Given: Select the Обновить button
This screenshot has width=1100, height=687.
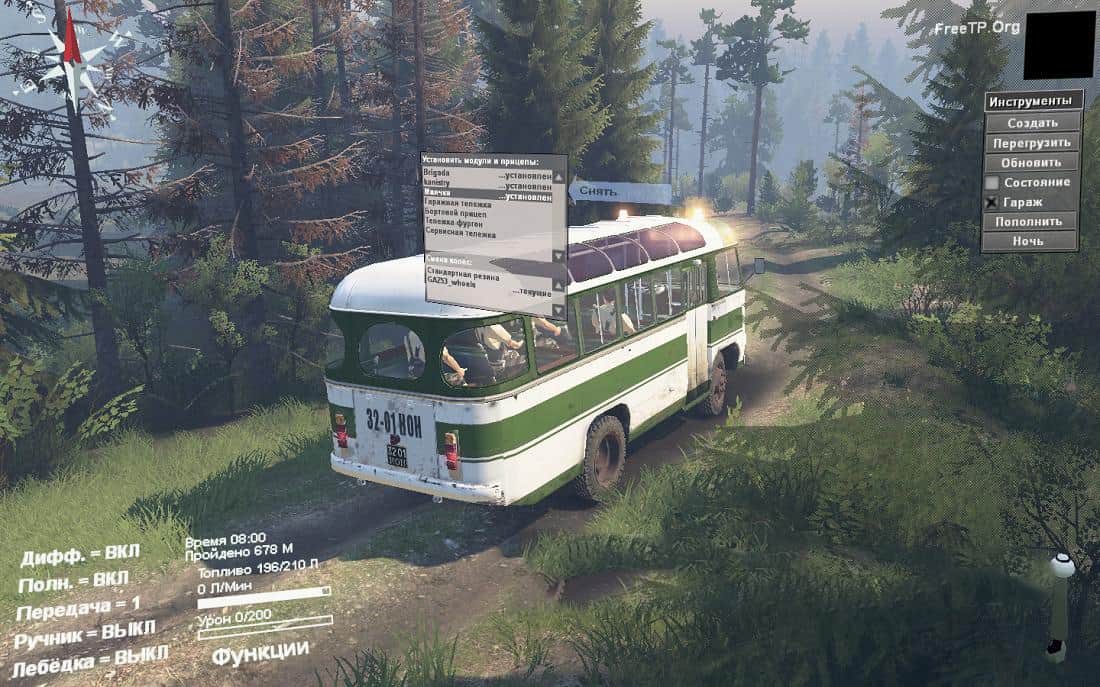Looking at the screenshot, I should click(1032, 162).
